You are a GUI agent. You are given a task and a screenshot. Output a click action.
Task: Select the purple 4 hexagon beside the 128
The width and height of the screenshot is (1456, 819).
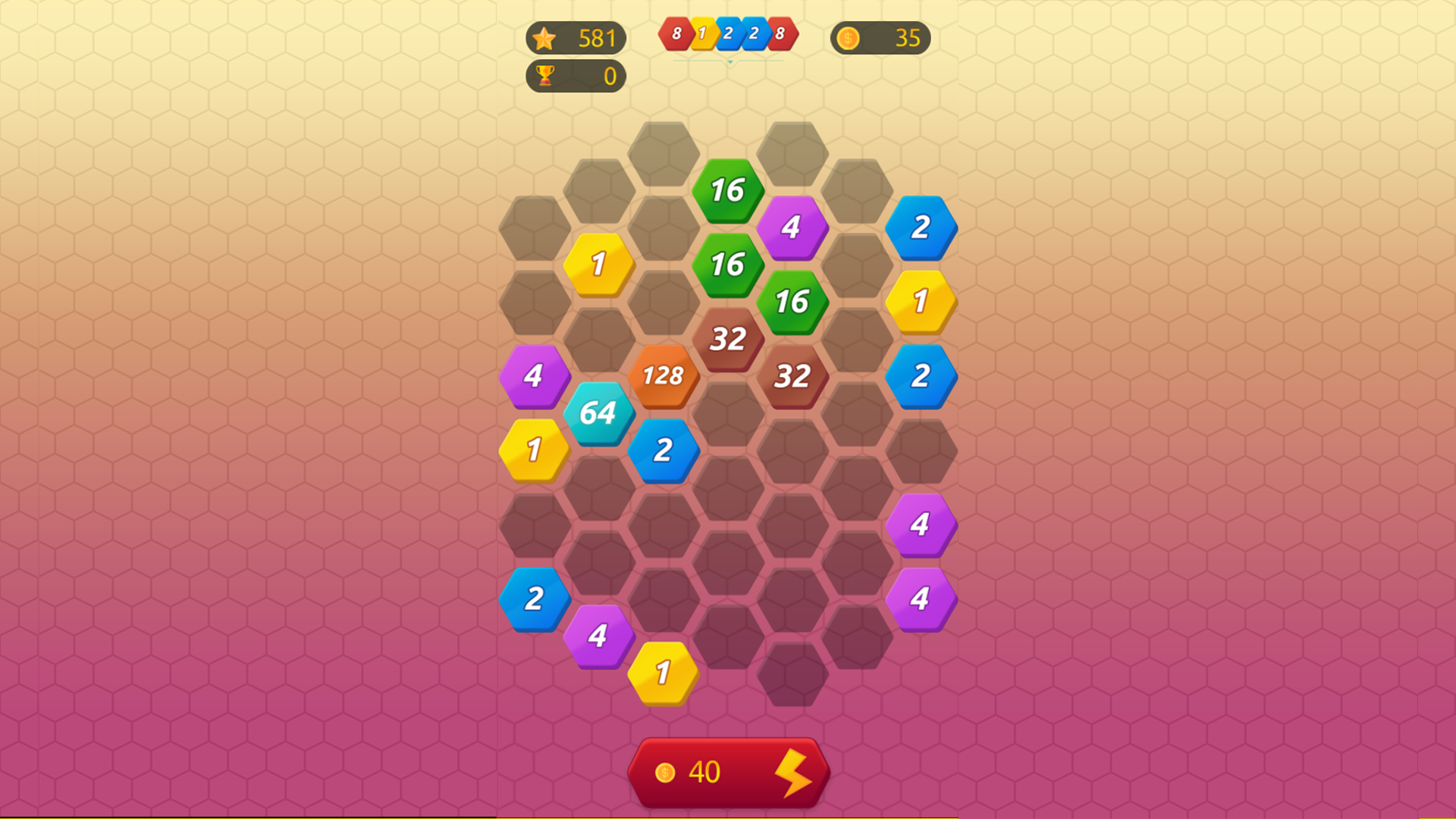(x=534, y=376)
